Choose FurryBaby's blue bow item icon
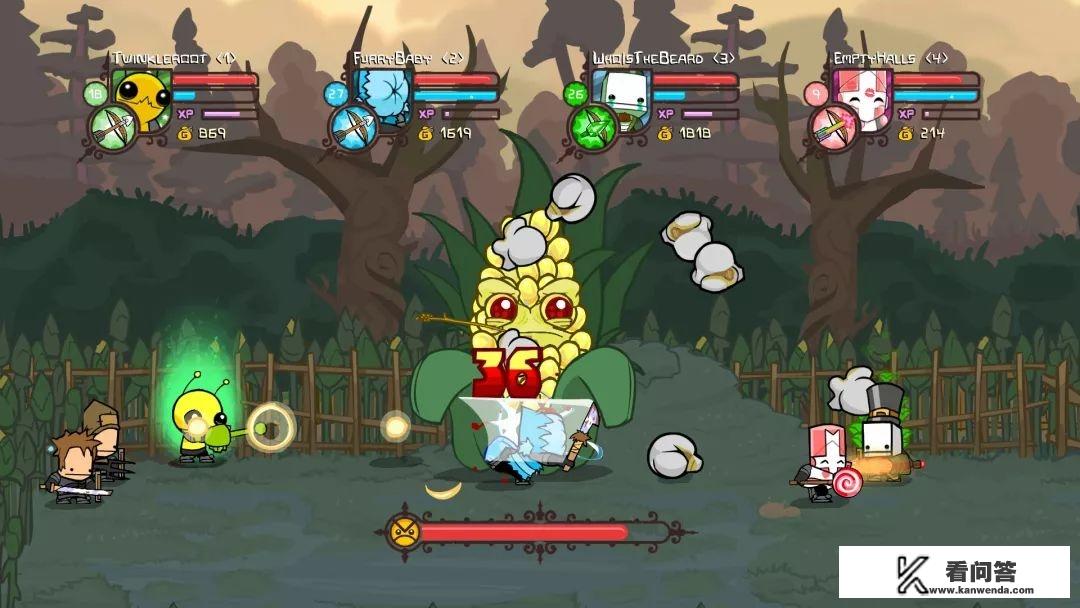The width and height of the screenshot is (1080, 608). click(x=353, y=128)
